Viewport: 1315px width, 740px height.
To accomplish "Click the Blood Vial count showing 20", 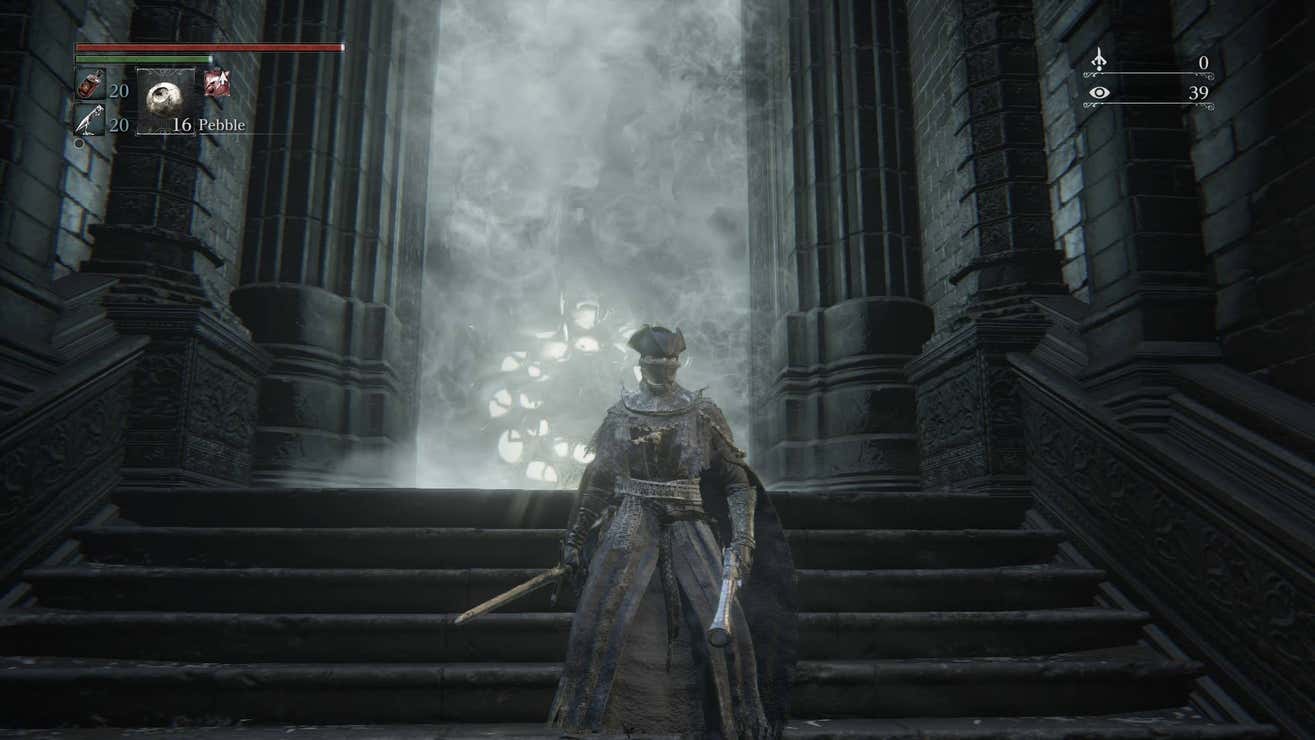I will pos(119,91).
